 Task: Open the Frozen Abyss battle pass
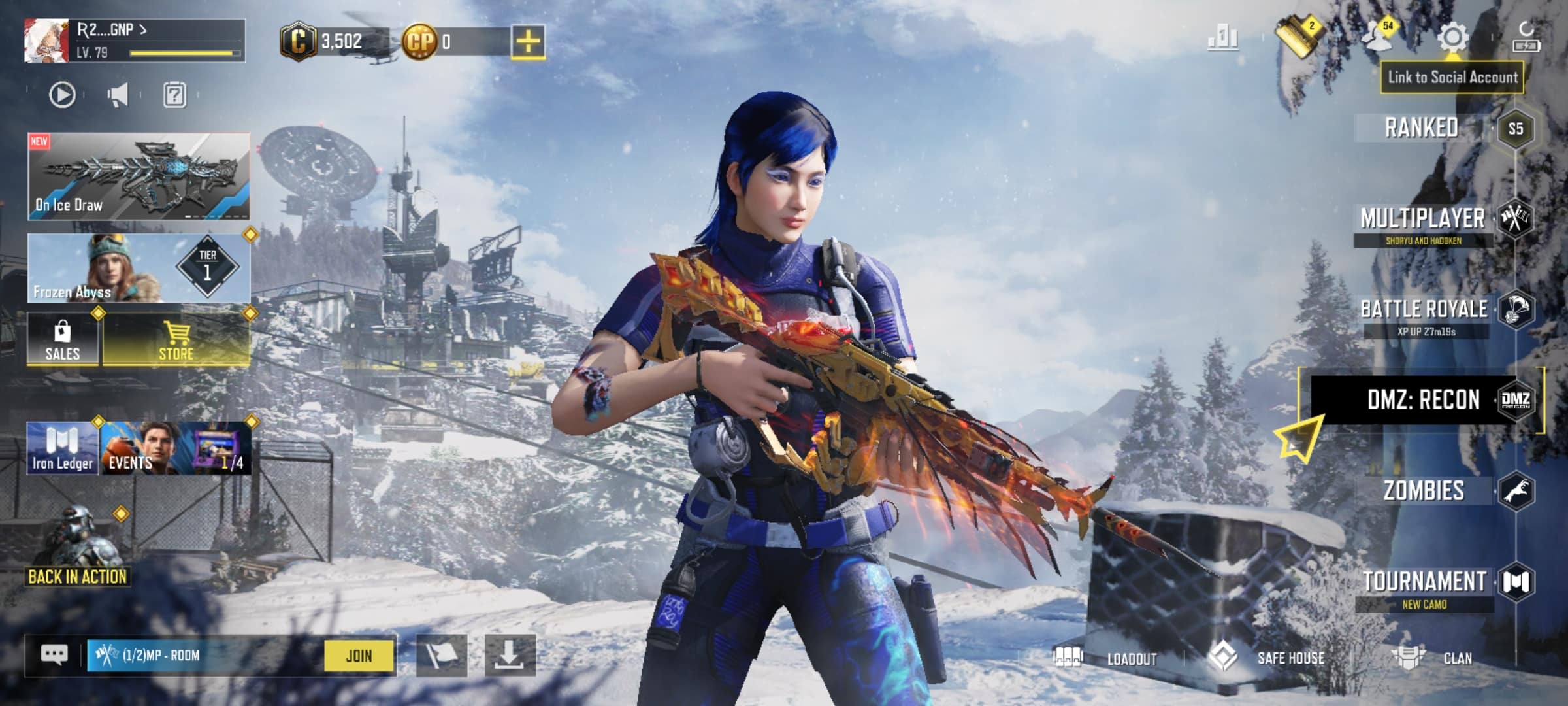(139, 268)
